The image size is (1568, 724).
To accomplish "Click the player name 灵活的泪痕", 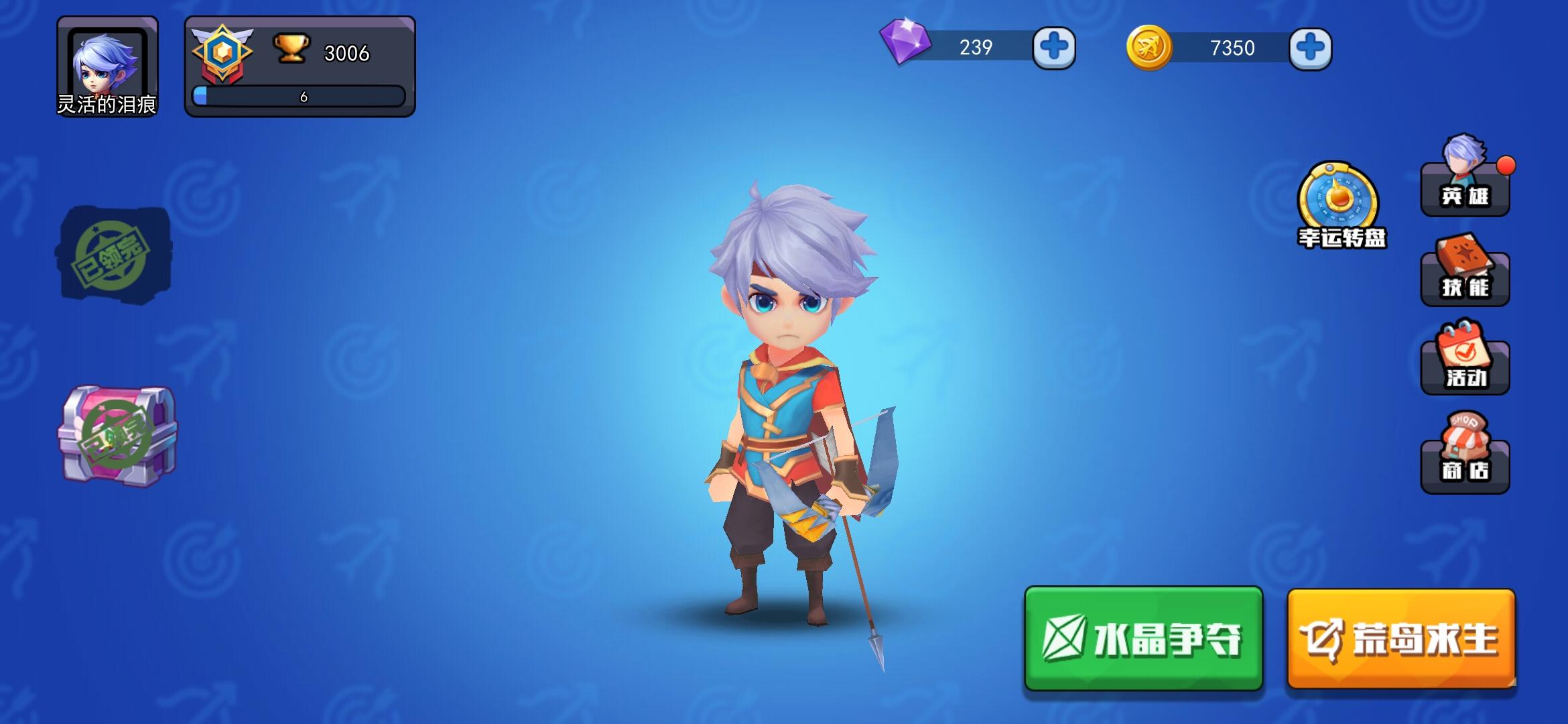I will [107, 107].
